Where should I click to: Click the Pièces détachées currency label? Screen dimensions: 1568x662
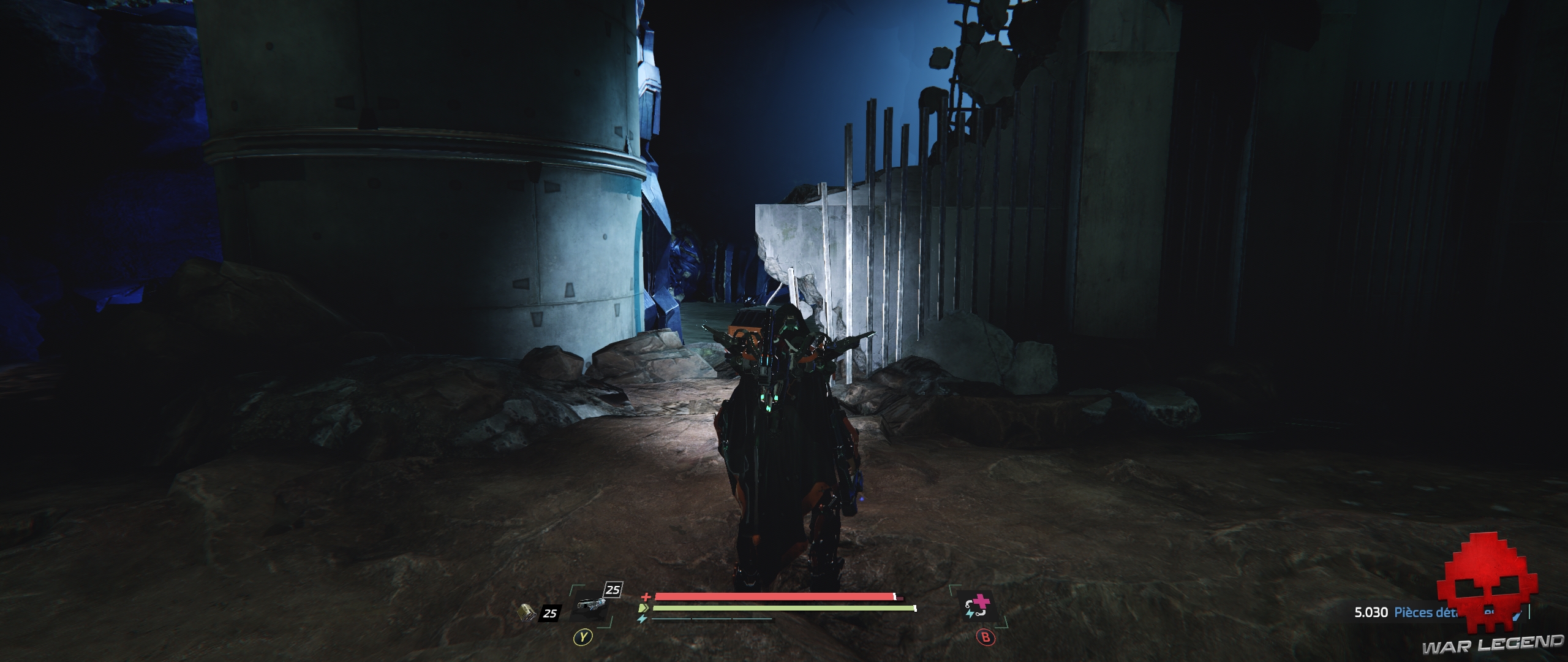pos(1427,612)
